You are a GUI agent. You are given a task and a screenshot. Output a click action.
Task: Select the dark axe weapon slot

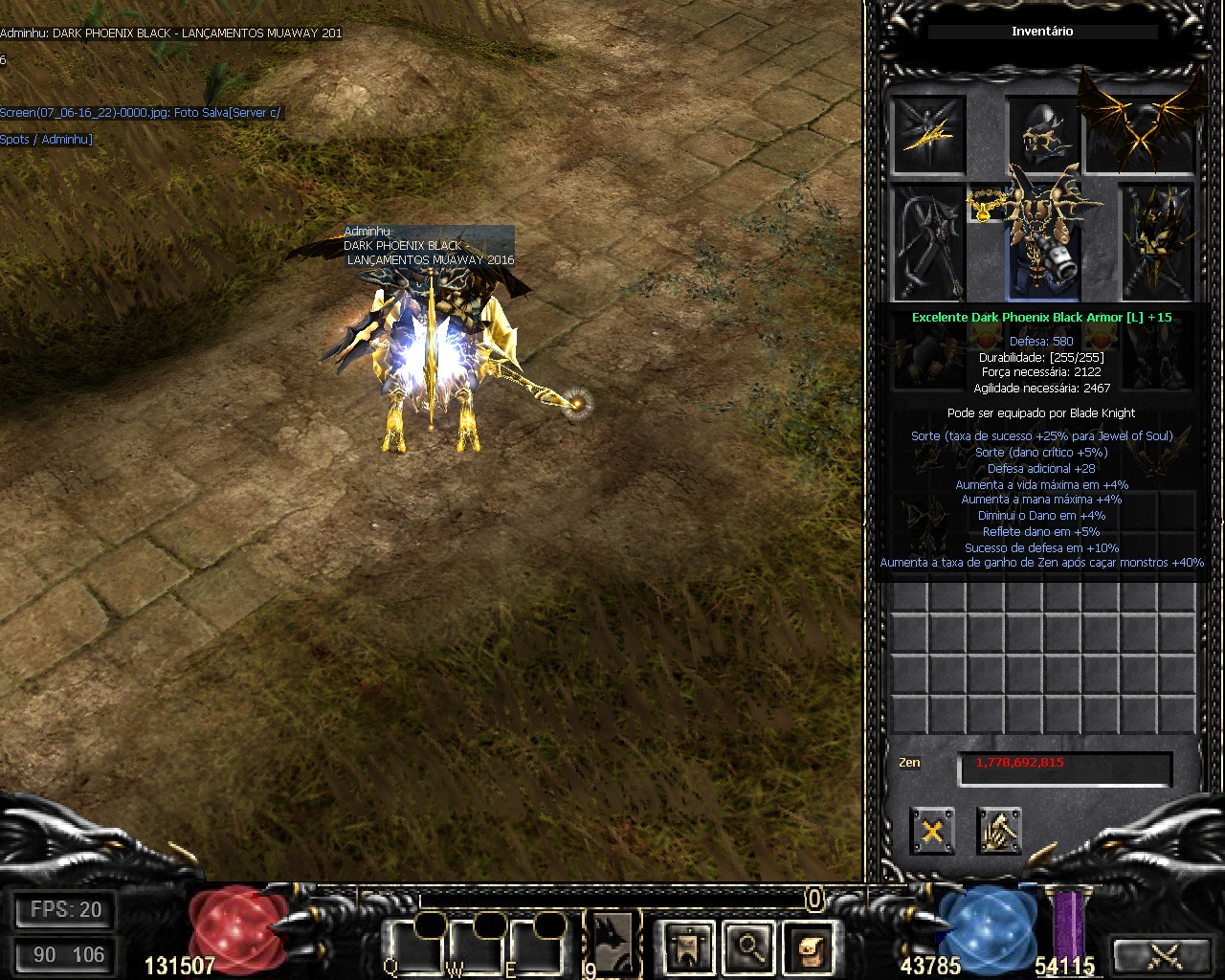coord(928,242)
